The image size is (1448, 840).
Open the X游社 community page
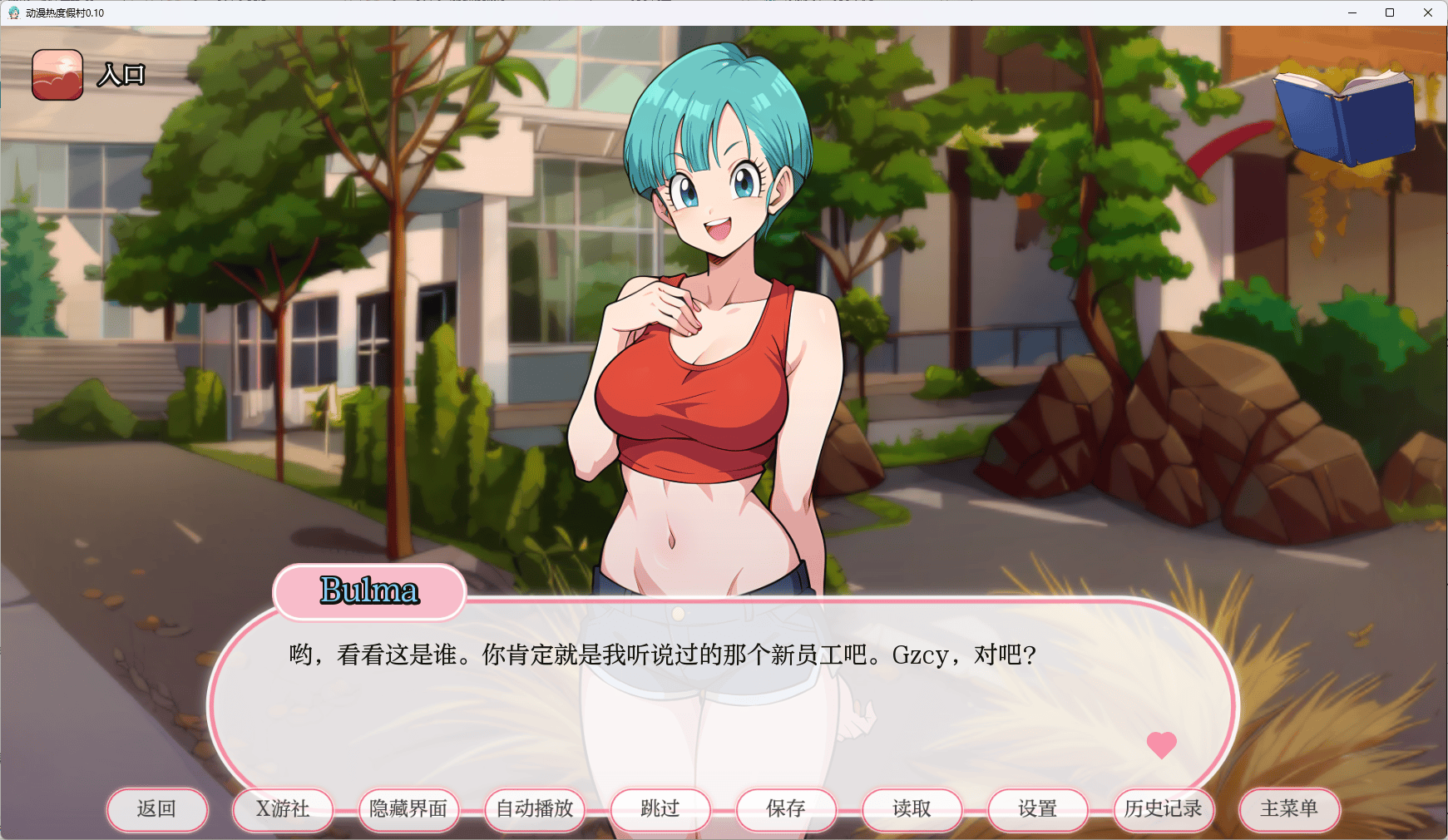[282, 808]
